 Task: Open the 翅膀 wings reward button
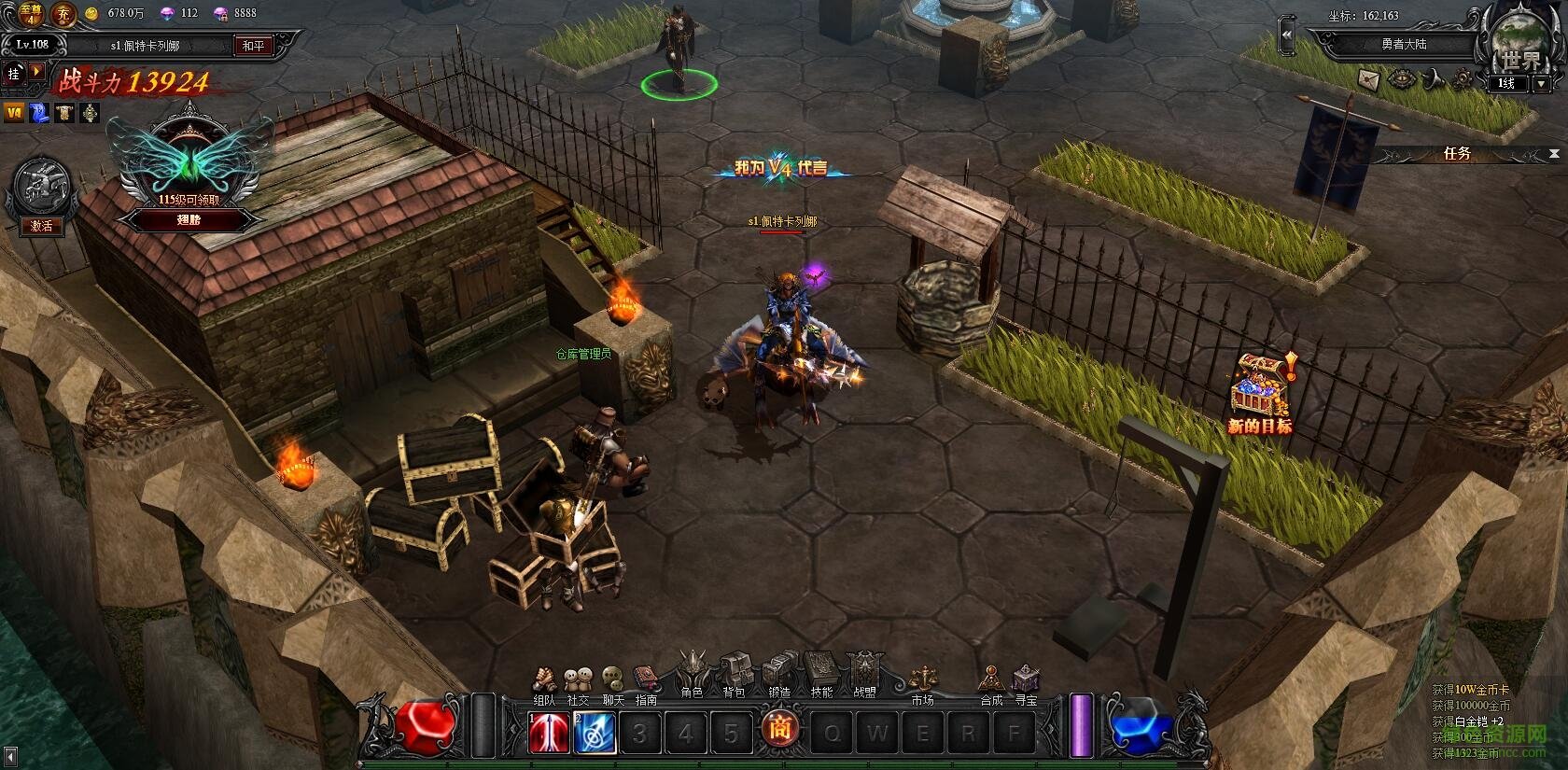189,220
